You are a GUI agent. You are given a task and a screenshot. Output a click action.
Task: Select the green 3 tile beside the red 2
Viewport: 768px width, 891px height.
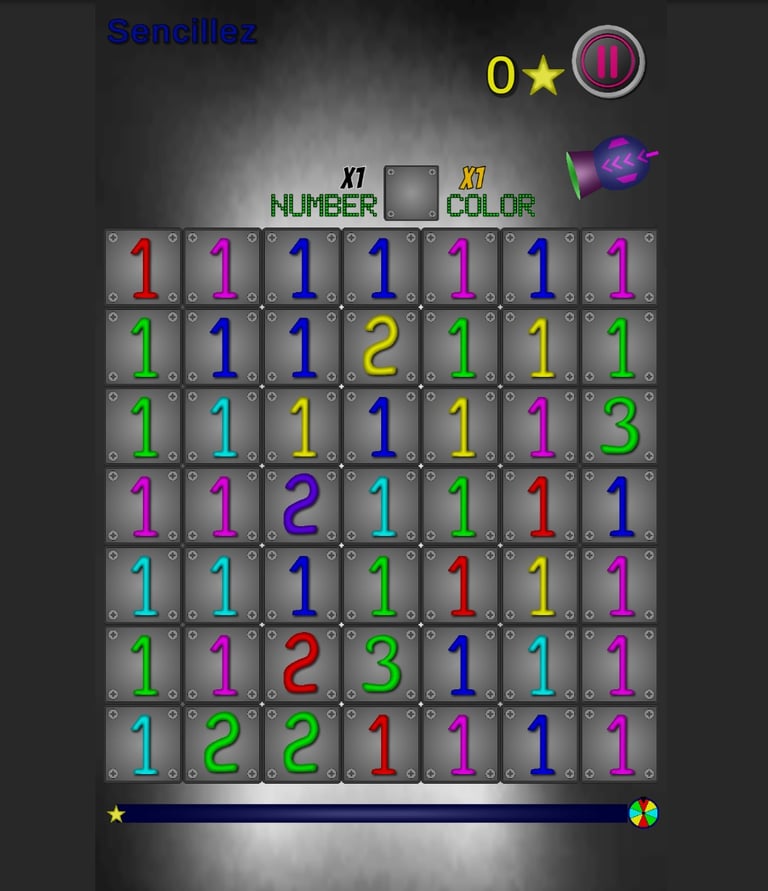coord(382,664)
